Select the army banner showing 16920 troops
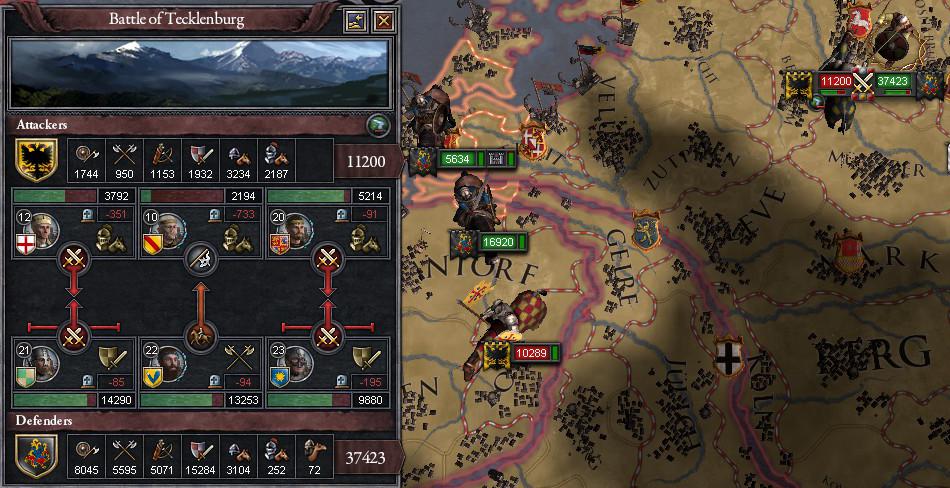 pos(497,242)
